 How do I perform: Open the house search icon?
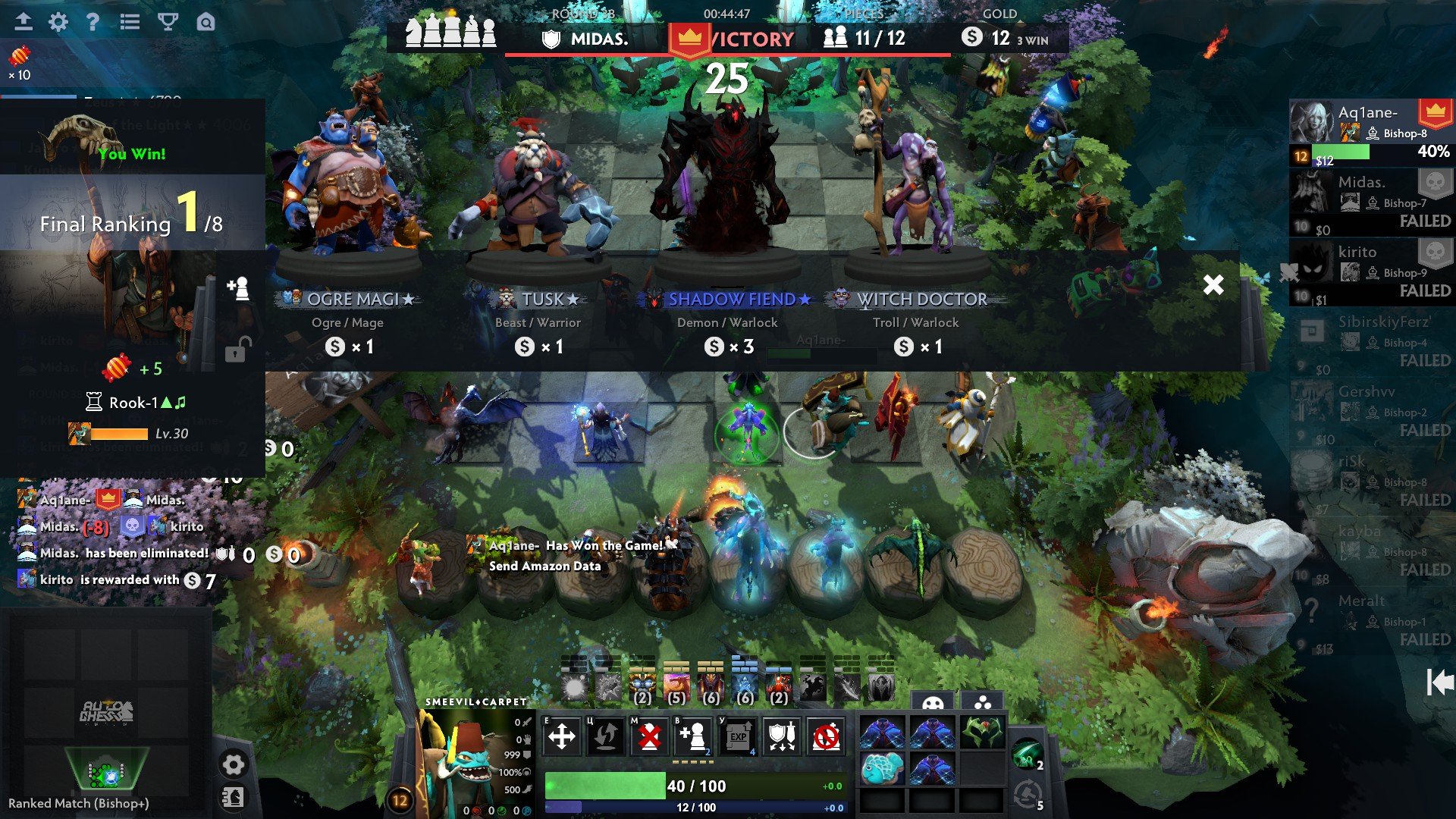(206, 22)
